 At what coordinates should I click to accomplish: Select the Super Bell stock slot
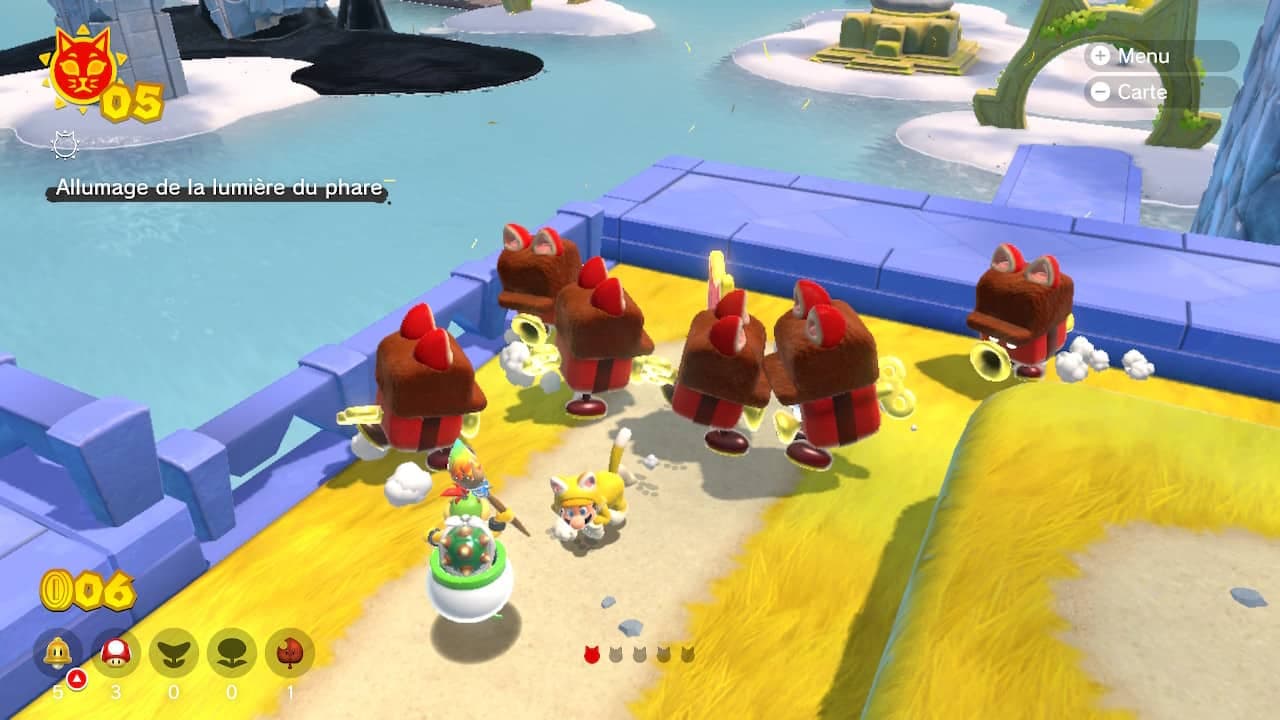(58, 654)
